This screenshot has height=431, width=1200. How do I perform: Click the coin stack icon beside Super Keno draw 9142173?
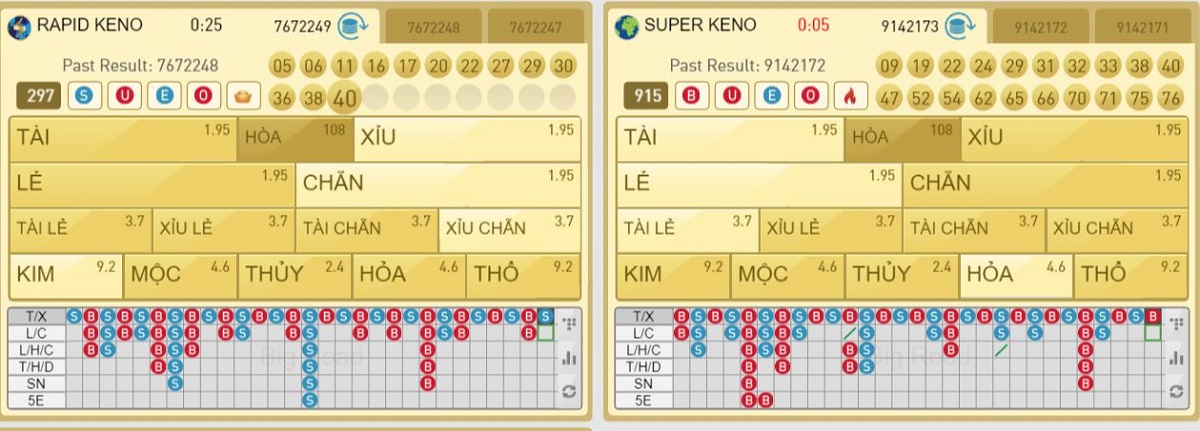(x=964, y=26)
